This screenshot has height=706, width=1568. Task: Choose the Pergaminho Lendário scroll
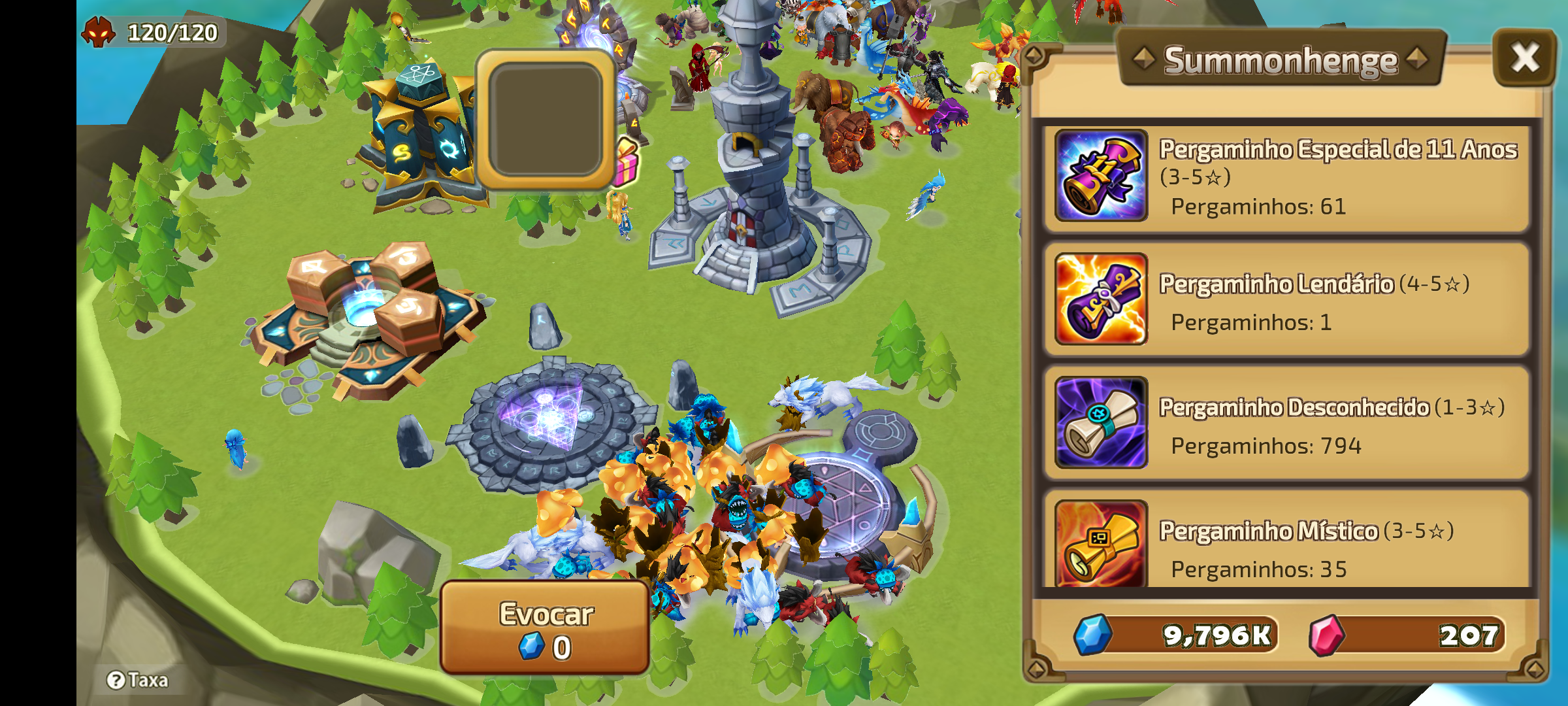point(1286,300)
